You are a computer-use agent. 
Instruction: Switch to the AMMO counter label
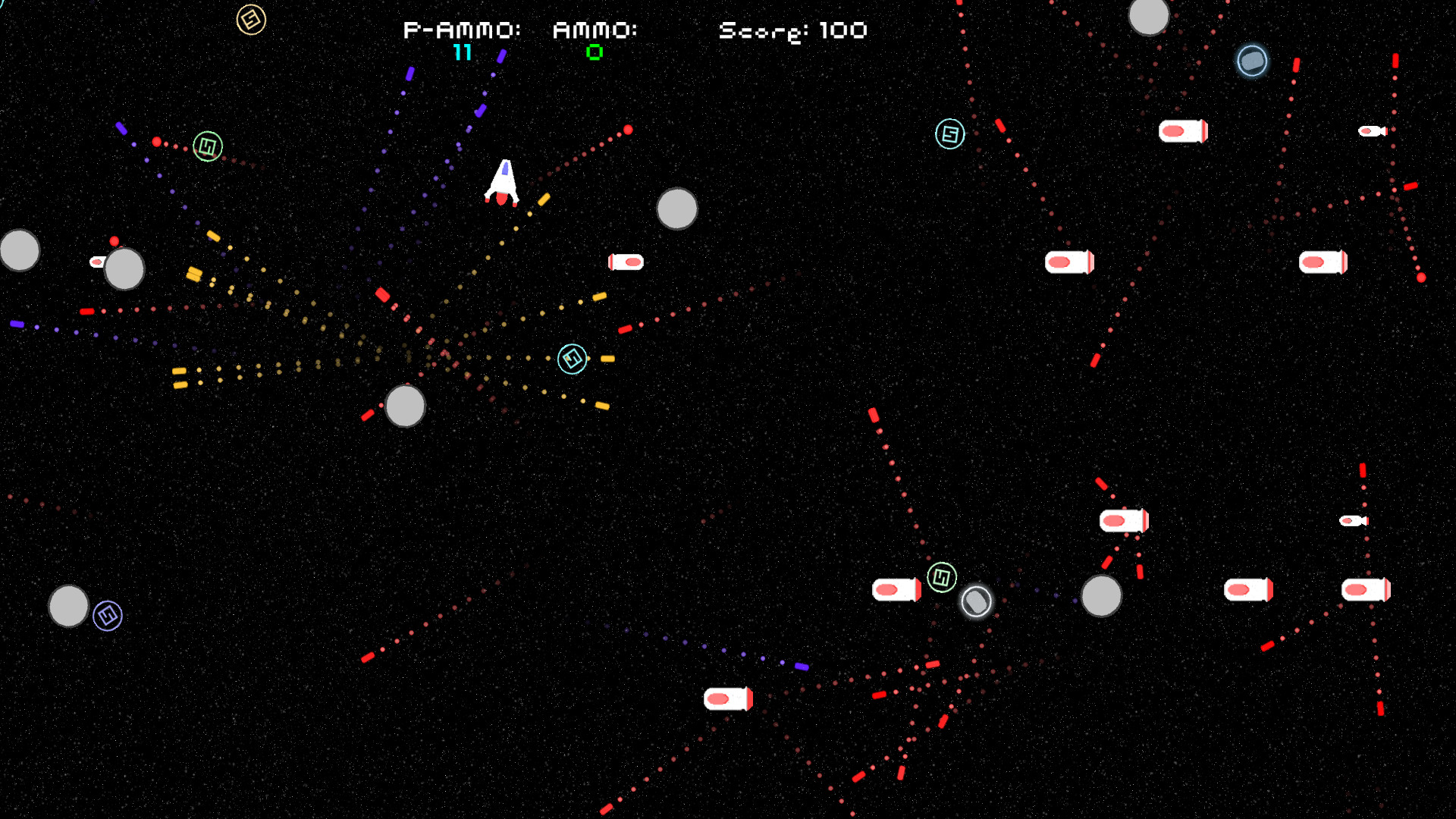pos(595,31)
